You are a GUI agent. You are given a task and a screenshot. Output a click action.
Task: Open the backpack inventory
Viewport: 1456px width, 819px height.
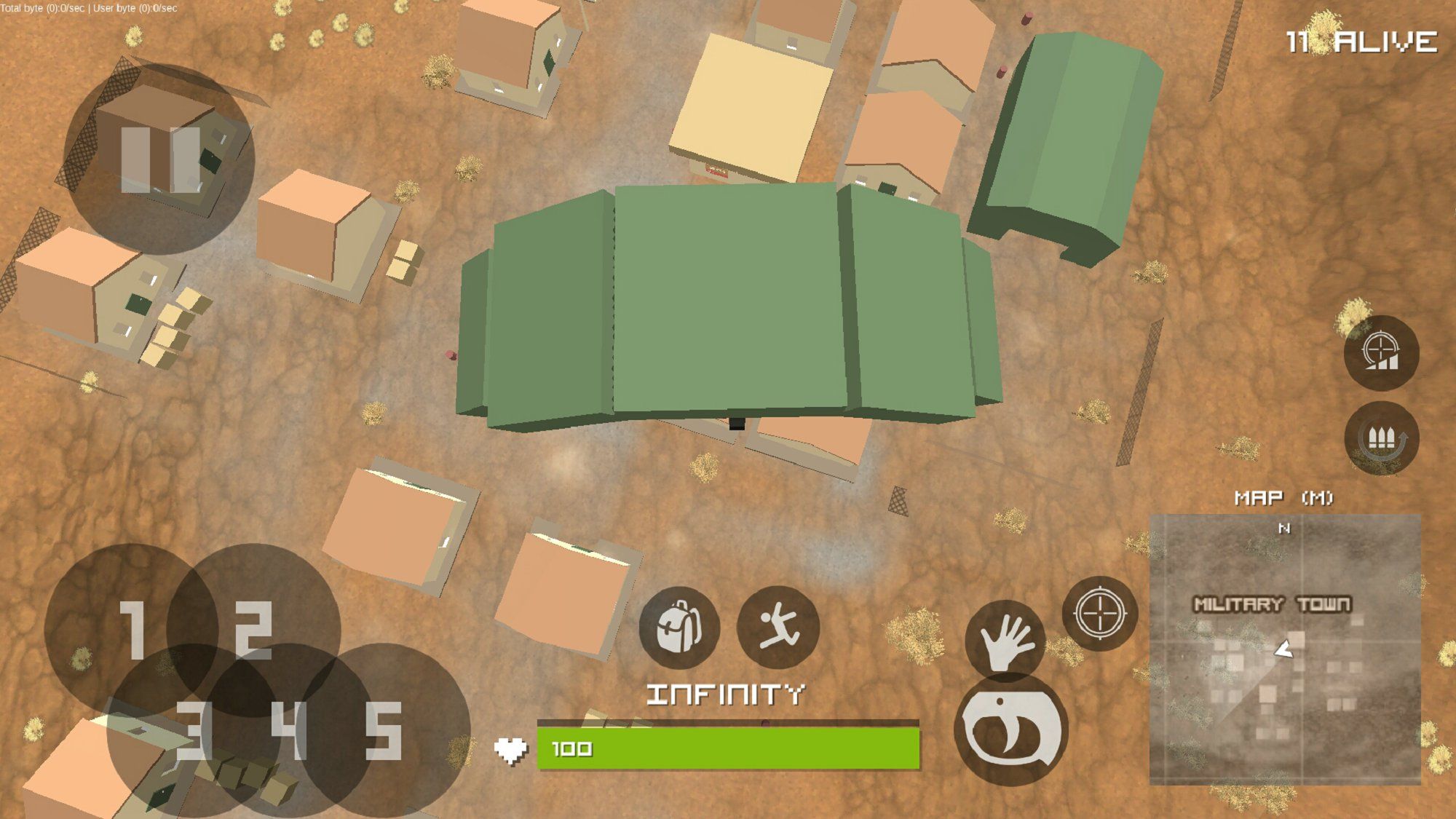[678, 628]
